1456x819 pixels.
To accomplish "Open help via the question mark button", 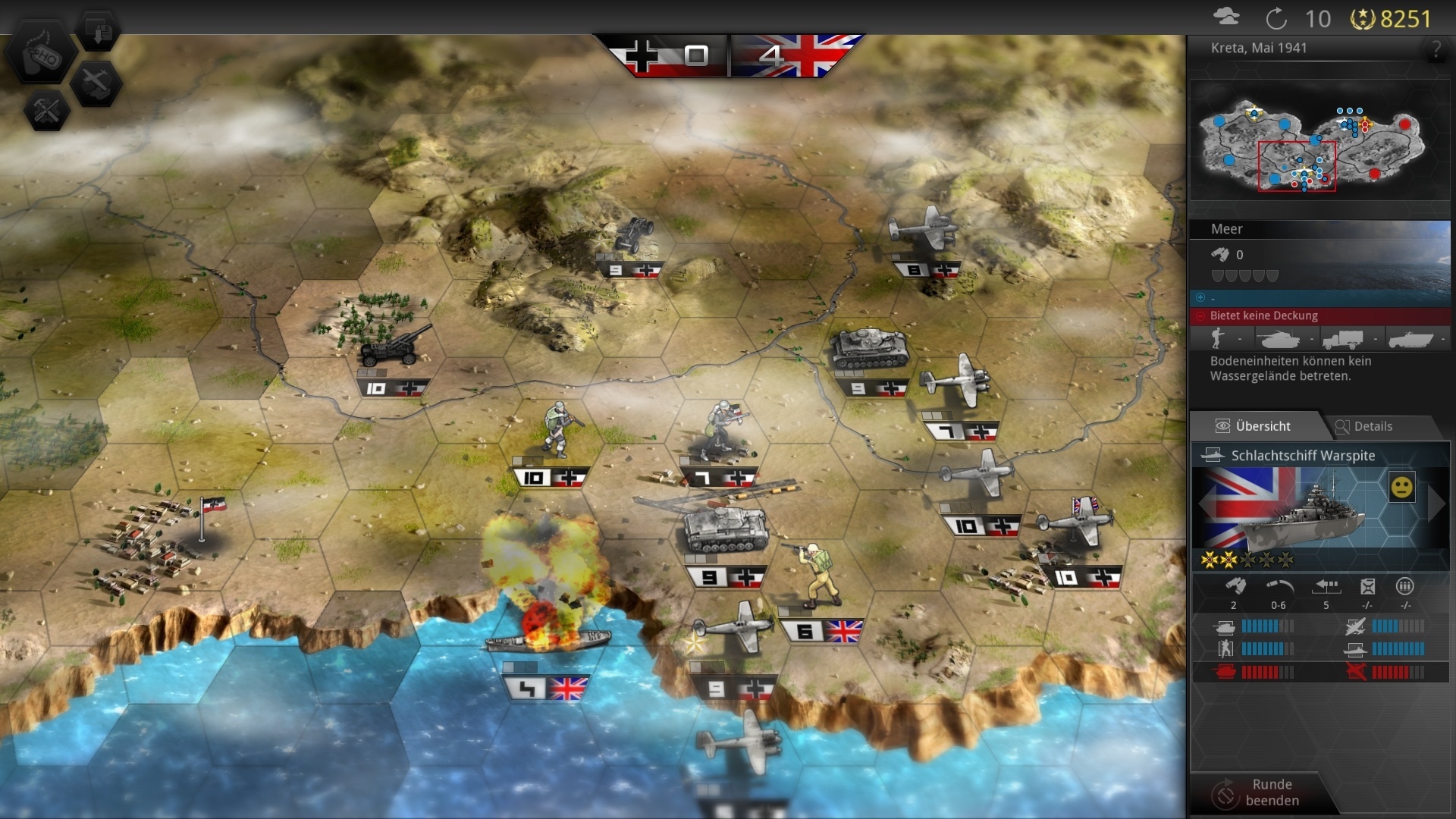I will (x=1436, y=49).
